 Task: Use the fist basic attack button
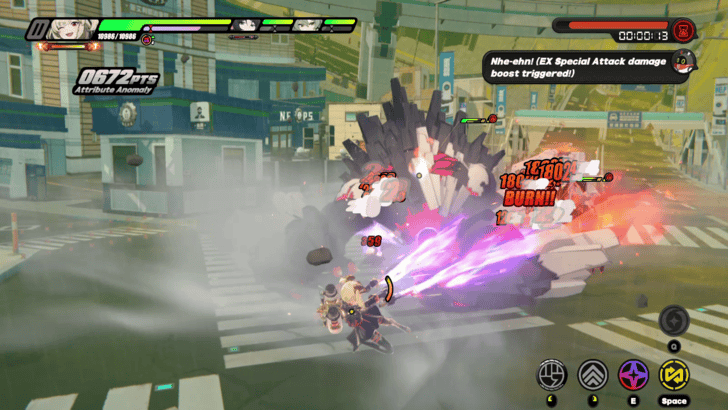(552, 374)
